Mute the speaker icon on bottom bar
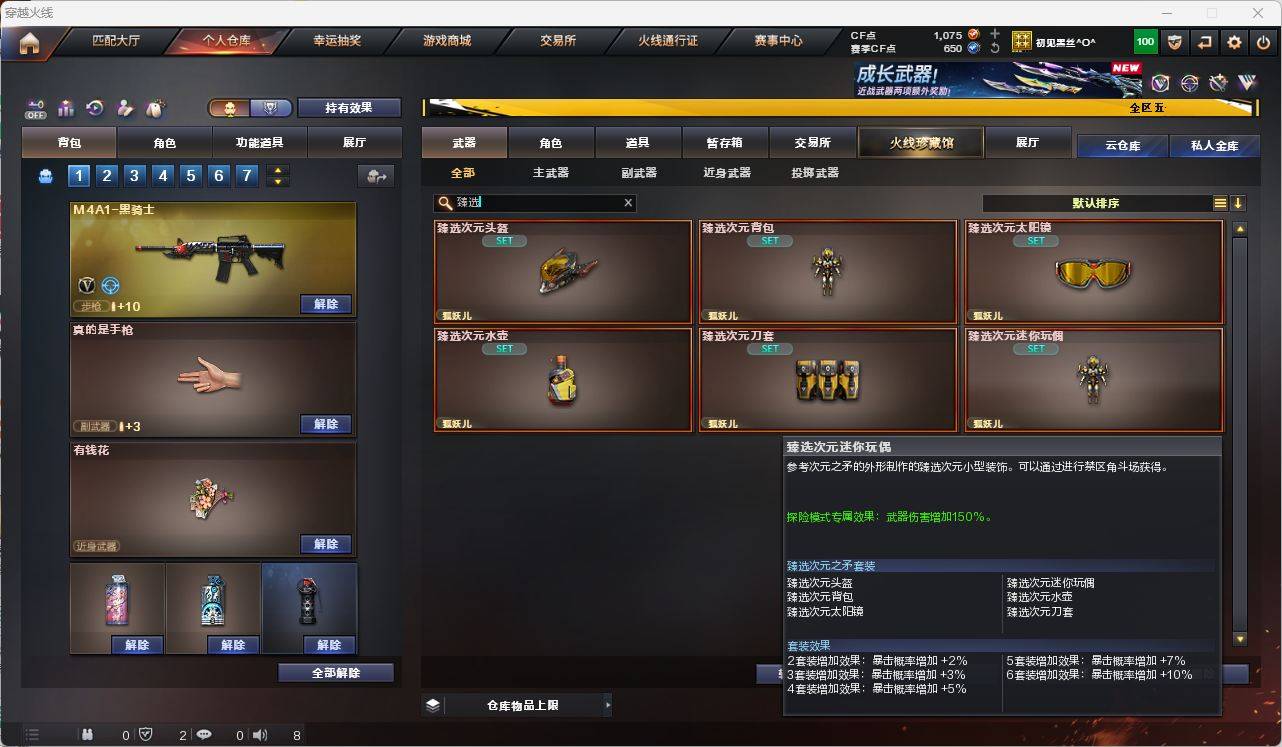1282x747 pixels. [x=258, y=735]
